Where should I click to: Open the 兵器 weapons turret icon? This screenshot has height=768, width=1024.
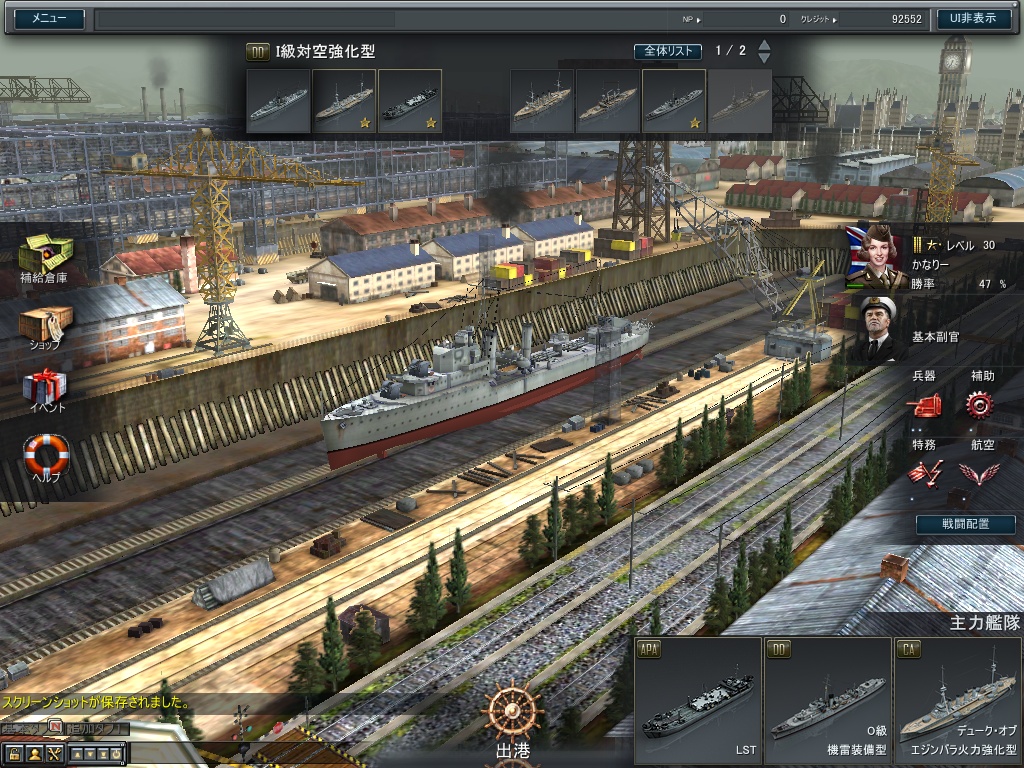coord(924,404)
